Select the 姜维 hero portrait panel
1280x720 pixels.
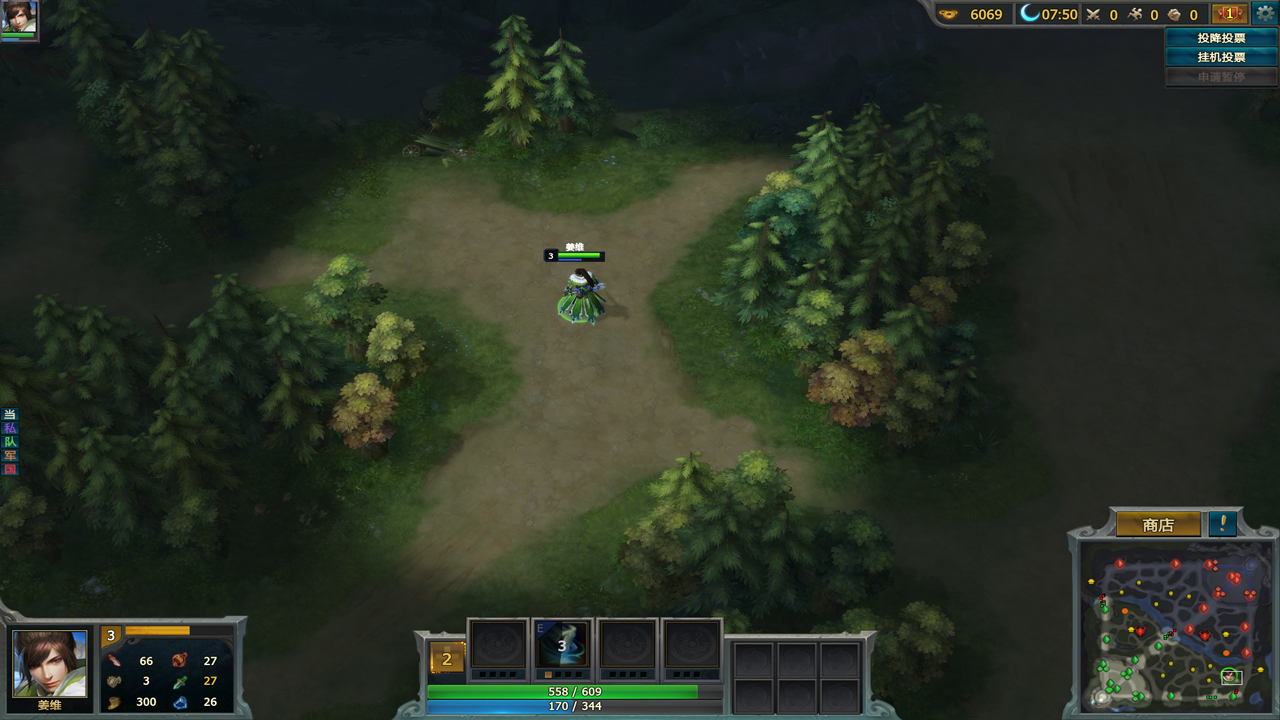pyautogui.click(x=49, y=663)
